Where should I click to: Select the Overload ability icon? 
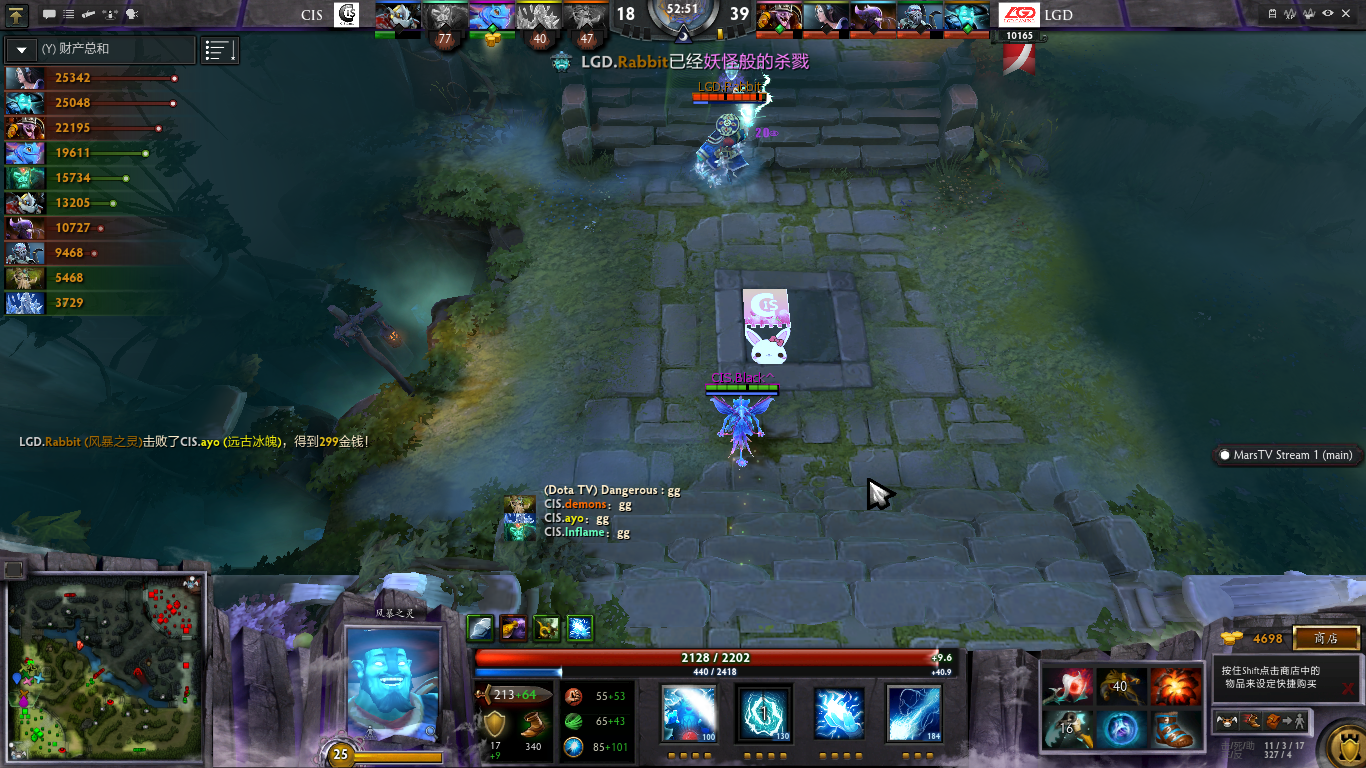click(x=839, y=714)
